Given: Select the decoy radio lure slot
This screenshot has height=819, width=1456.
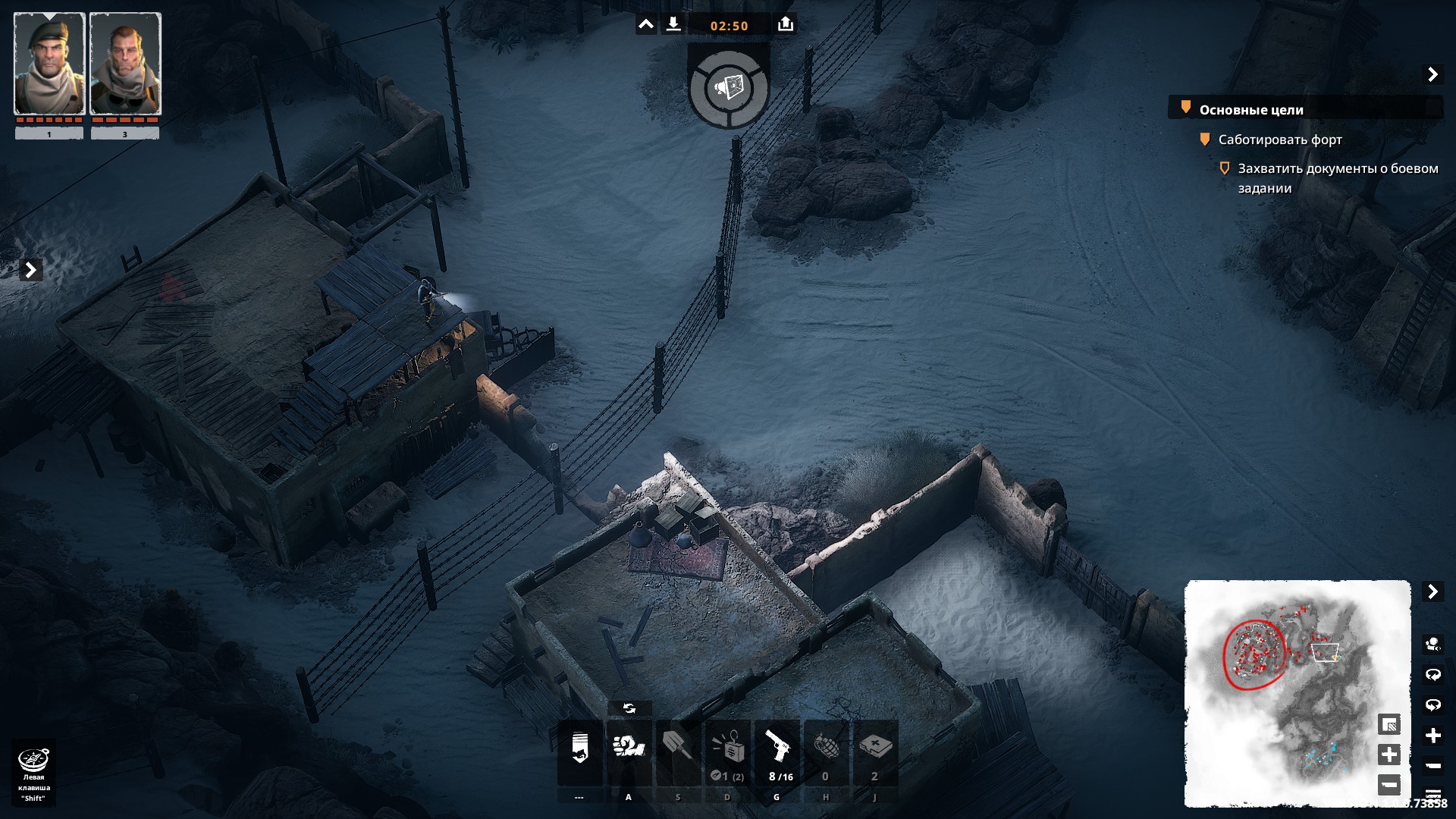Looking at the screenshot, I should coord(727,751).
